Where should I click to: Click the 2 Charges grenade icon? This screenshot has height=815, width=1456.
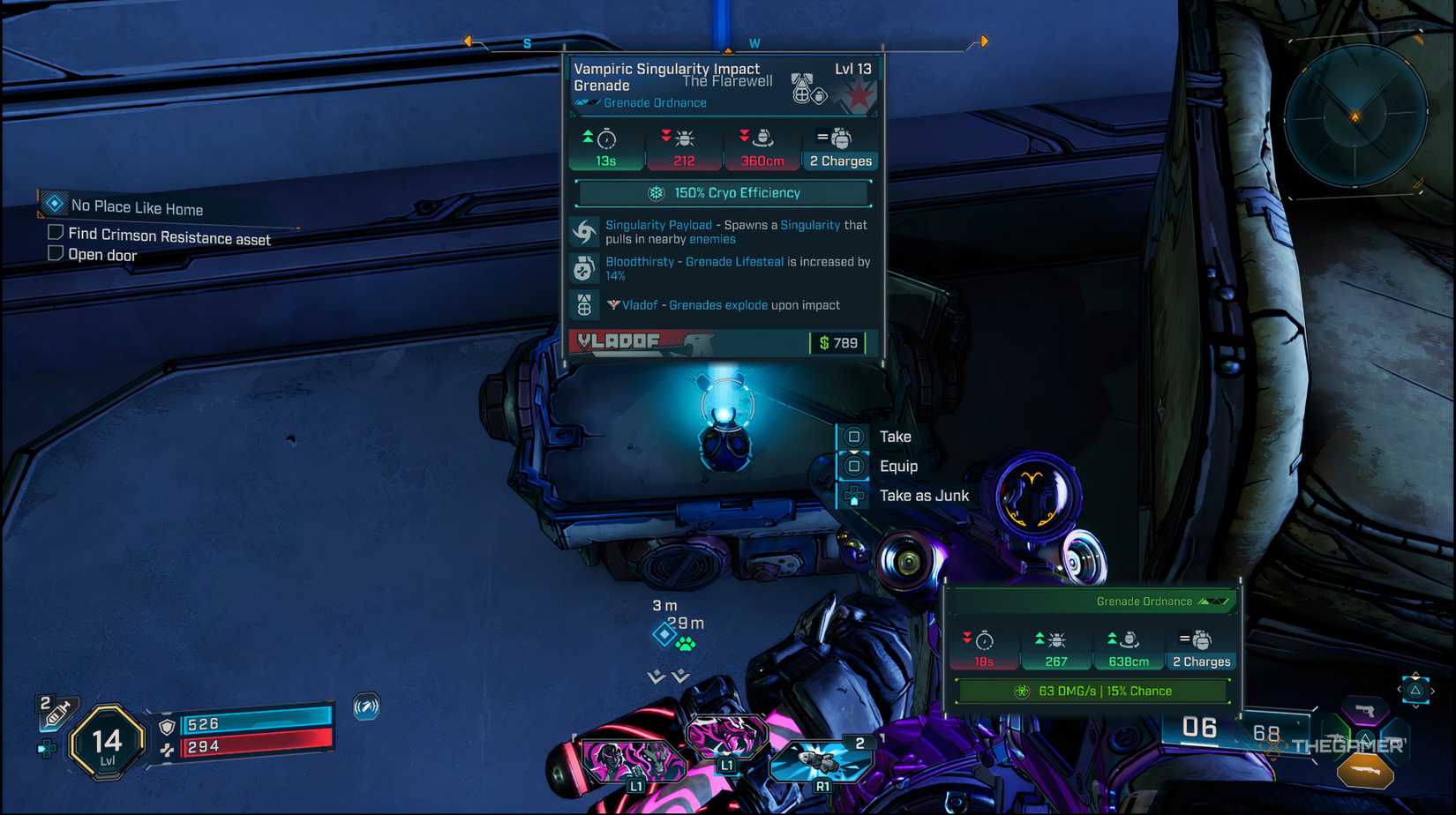tap(839, 138)
